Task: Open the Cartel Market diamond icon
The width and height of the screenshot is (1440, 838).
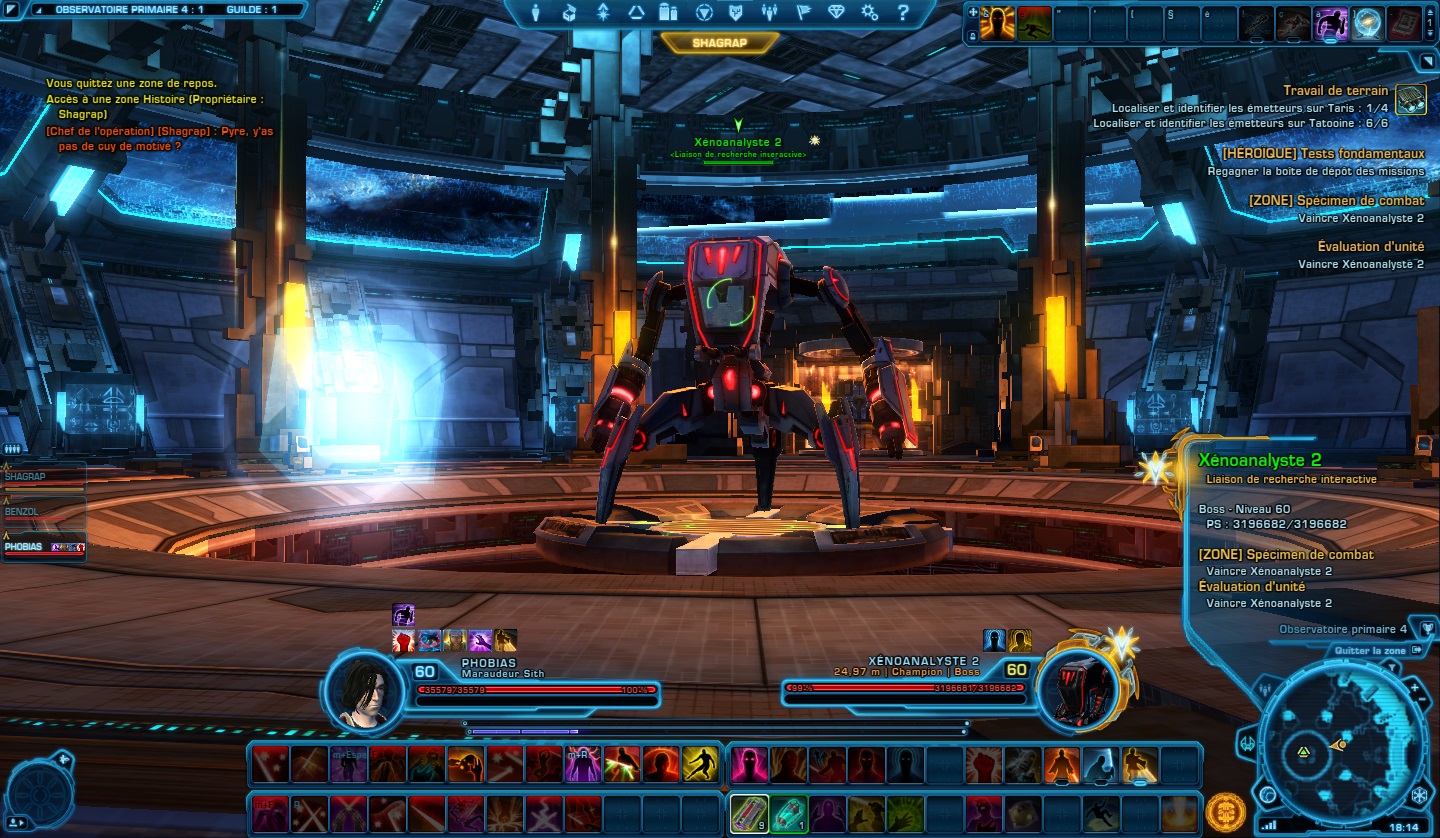Action: coord(836,13)
